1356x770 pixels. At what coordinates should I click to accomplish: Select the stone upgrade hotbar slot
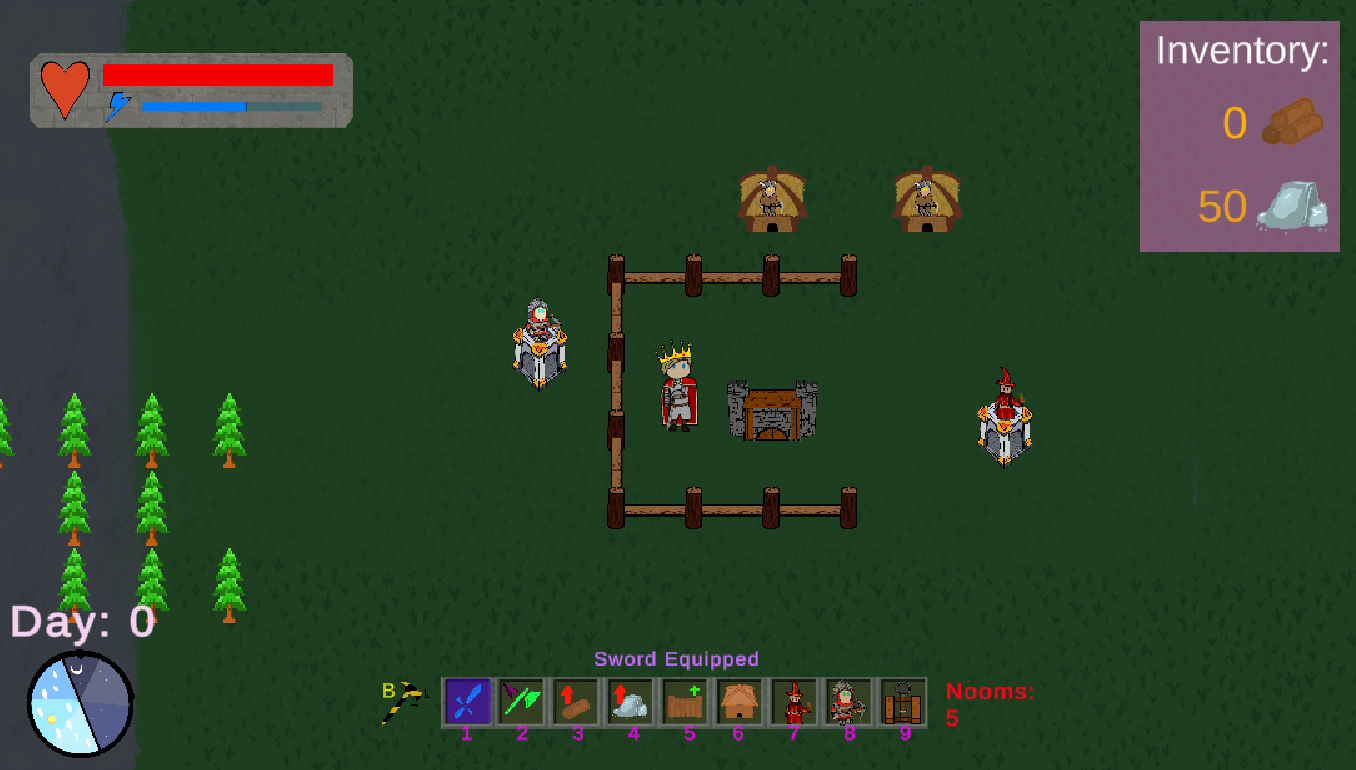631,701
